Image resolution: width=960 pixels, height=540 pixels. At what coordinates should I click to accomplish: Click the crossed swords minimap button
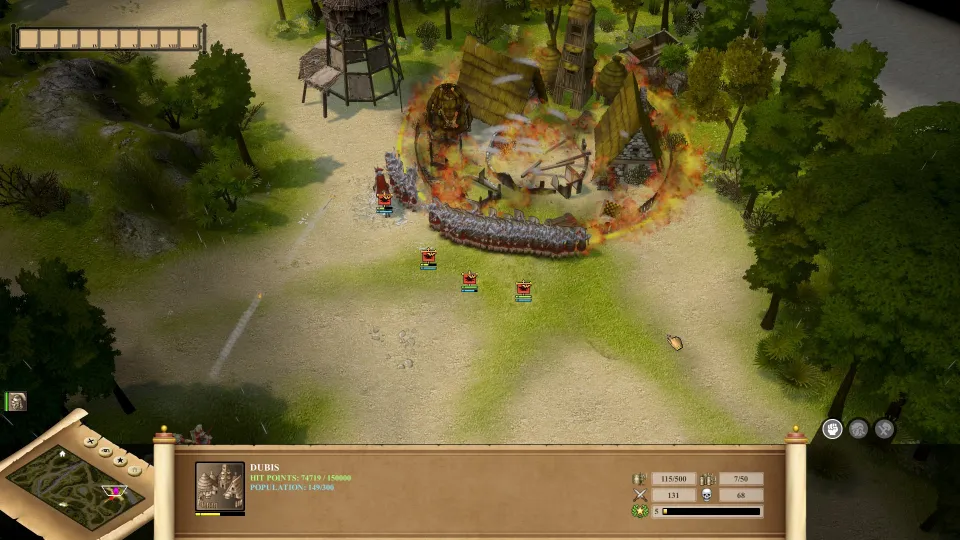coord(90,441)
